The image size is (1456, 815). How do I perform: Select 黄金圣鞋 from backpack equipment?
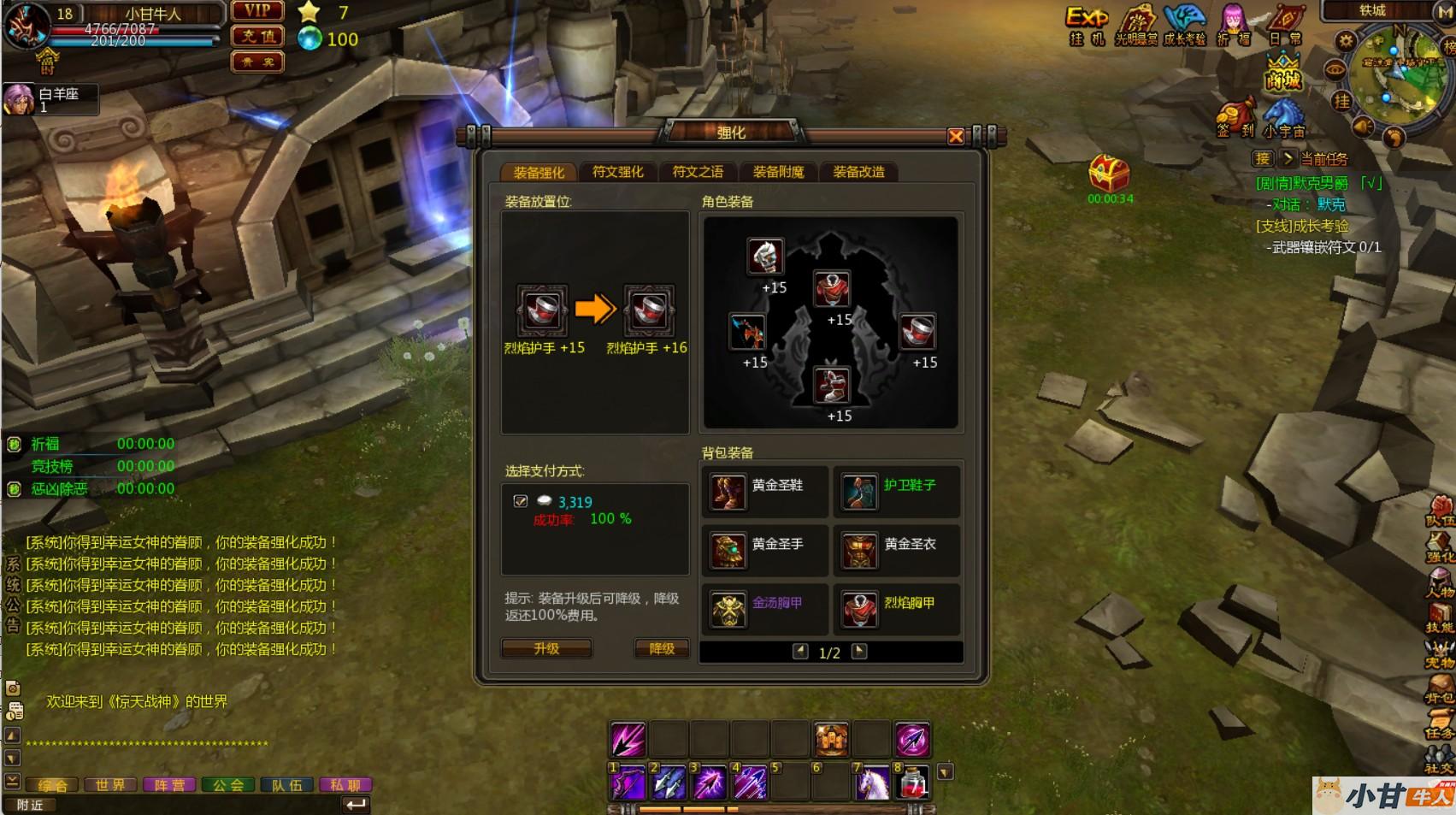coord(764,491)
